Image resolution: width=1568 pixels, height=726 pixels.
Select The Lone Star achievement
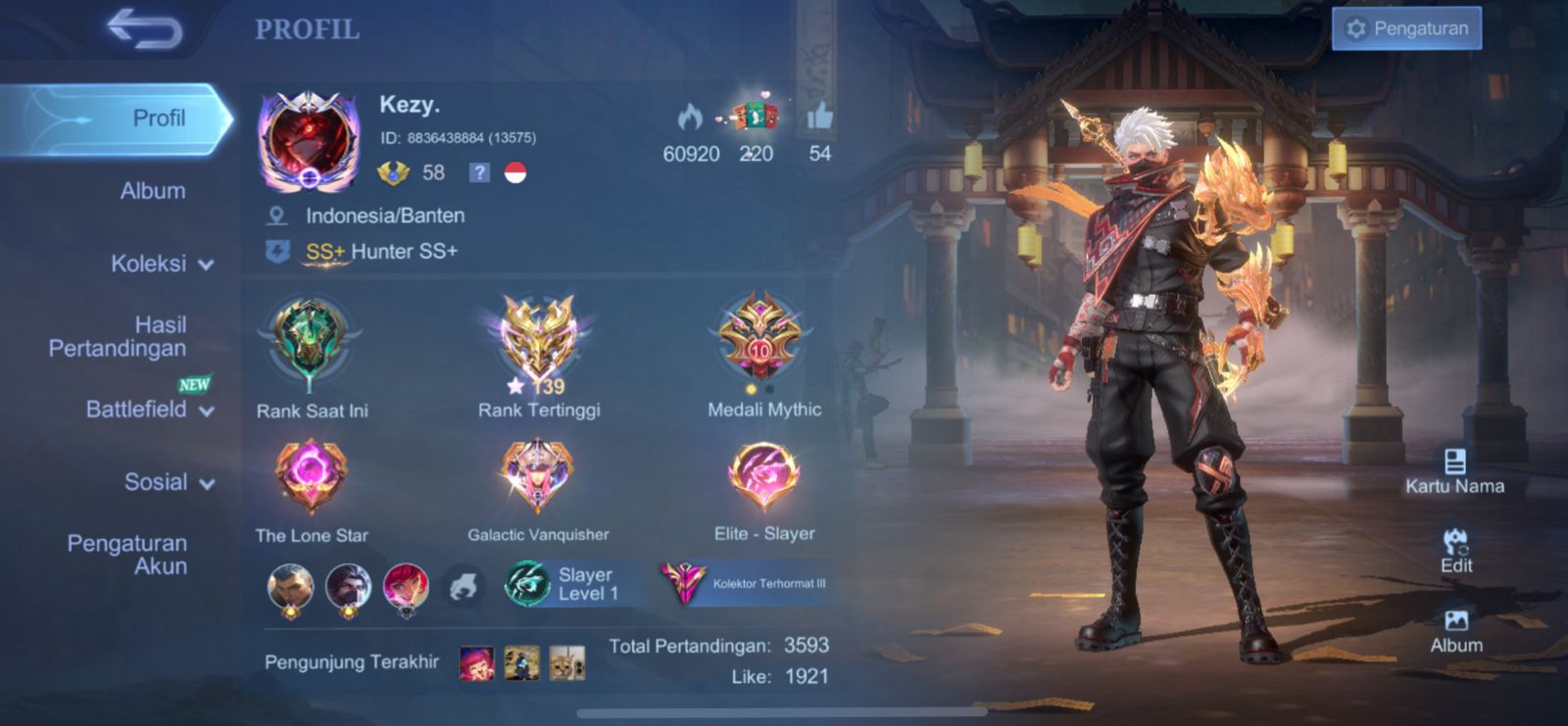[x=311, y=477]
